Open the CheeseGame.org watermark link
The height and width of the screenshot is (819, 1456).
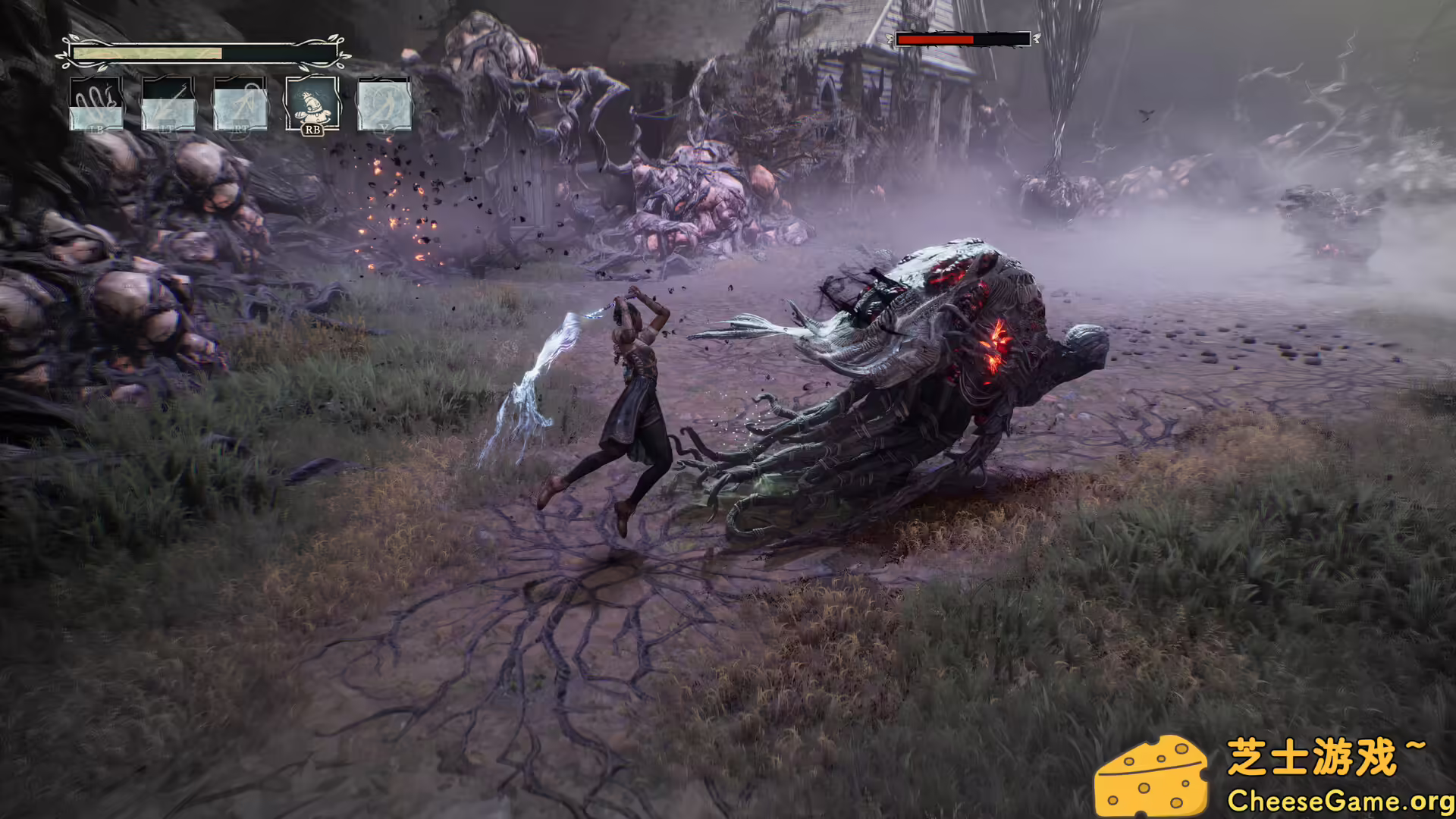1338,800
